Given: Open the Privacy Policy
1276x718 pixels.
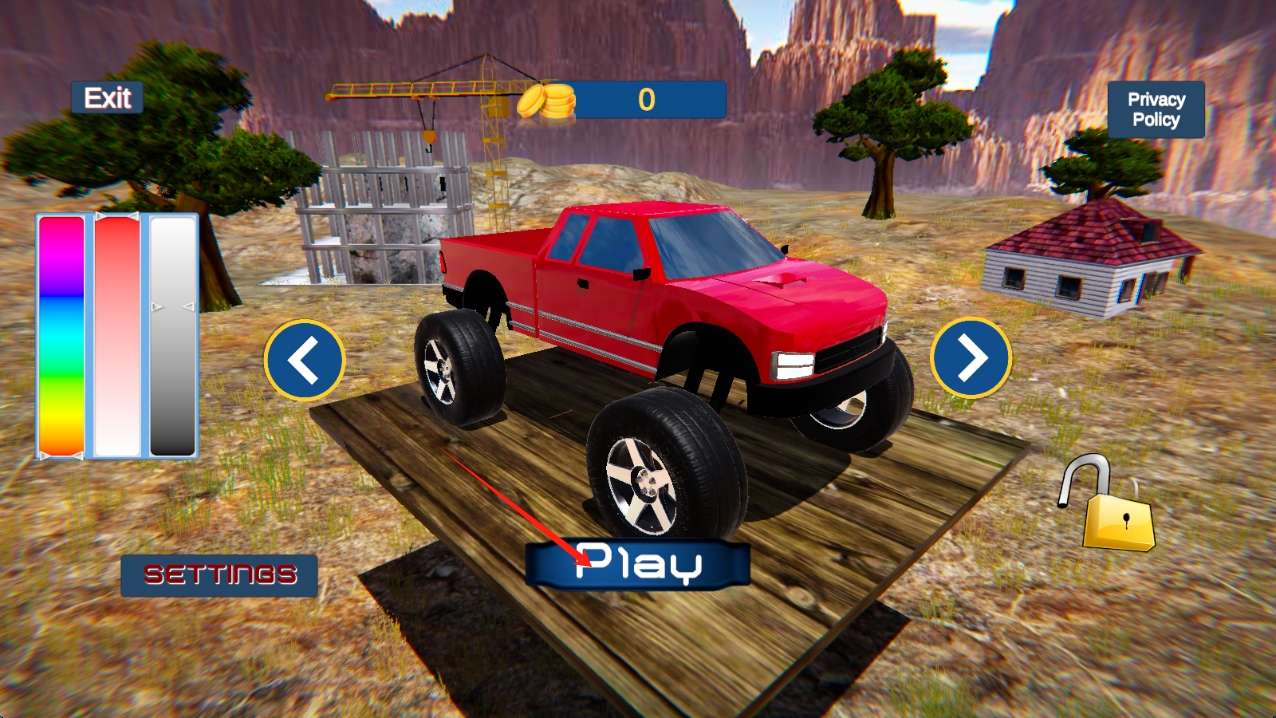Looking at the screenshot, I should [x=1156, y=109].
